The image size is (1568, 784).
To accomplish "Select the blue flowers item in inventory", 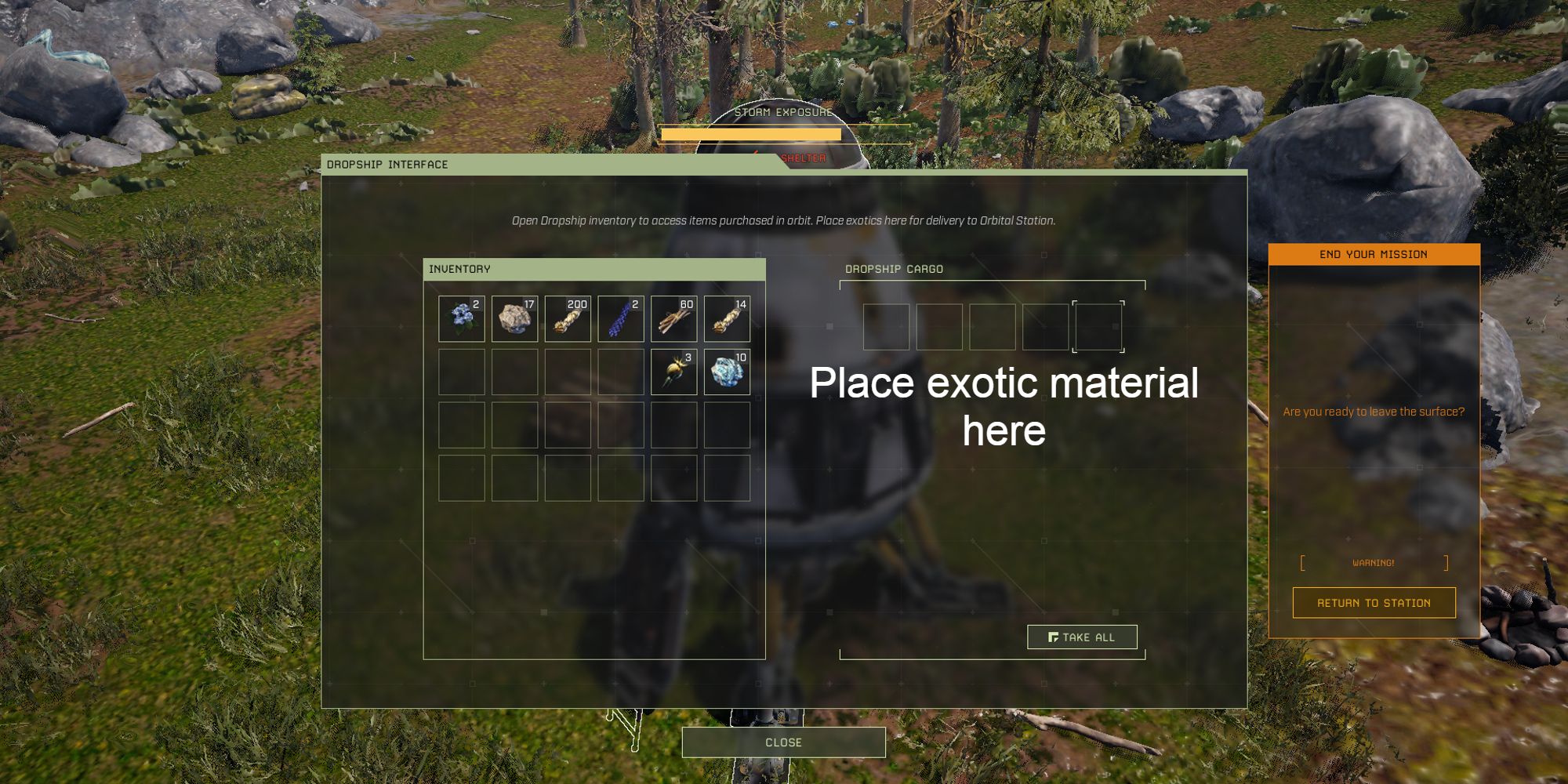I will (x=463, y=318).
